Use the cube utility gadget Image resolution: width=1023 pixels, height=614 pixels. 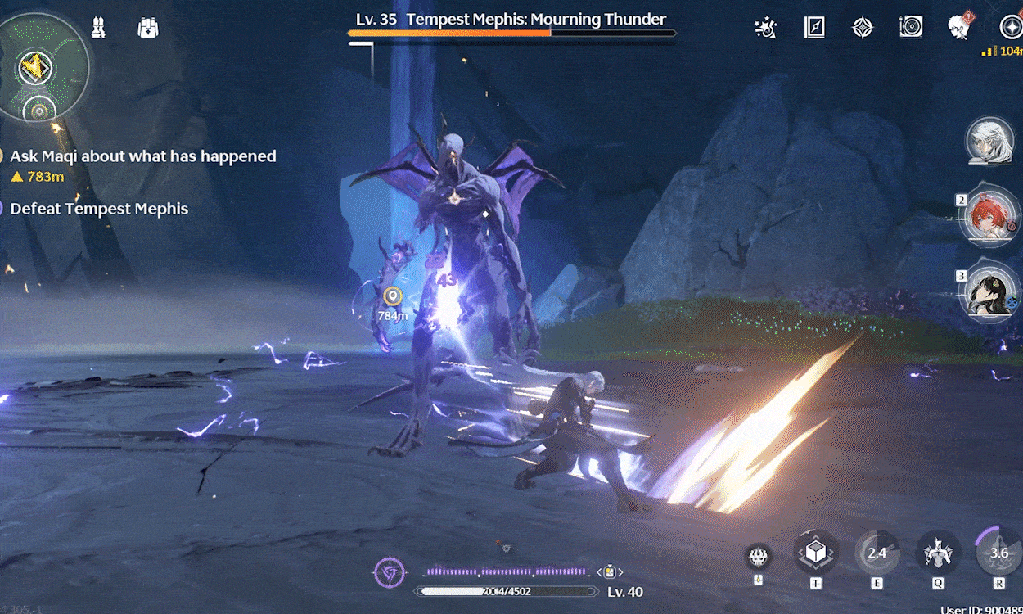tap(814, 552)
